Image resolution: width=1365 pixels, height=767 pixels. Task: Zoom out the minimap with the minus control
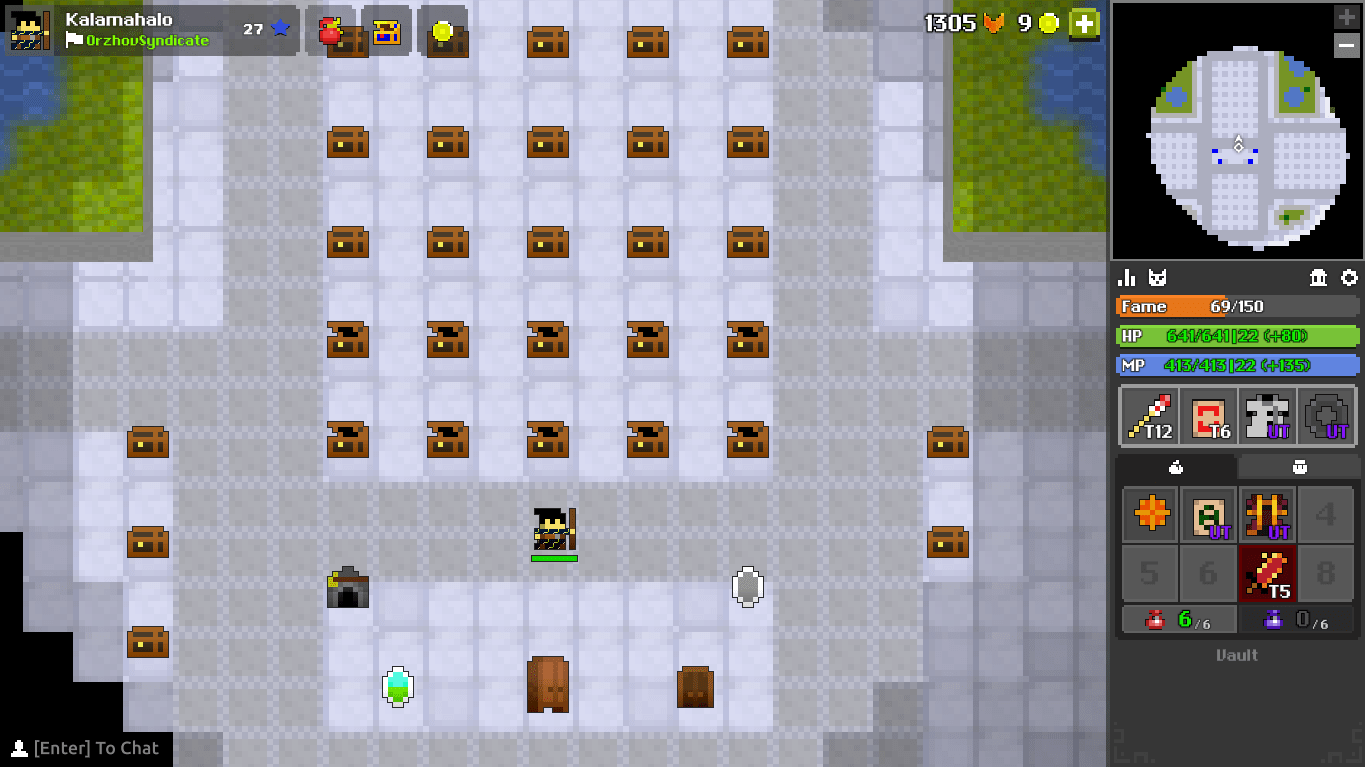pyautogui.click(x=1345, y=45)
